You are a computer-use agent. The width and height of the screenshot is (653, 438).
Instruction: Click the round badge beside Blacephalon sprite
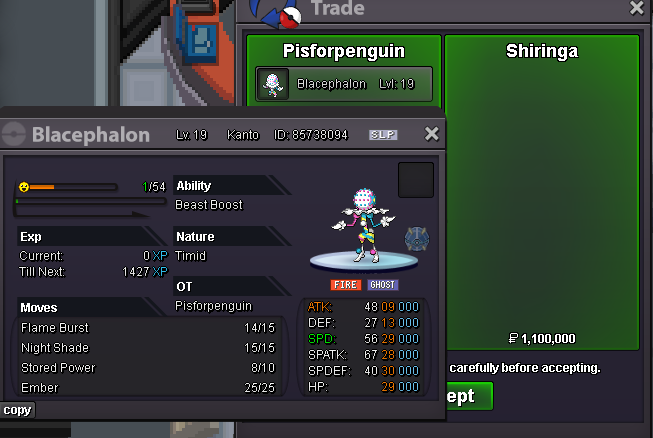point(417,239)
